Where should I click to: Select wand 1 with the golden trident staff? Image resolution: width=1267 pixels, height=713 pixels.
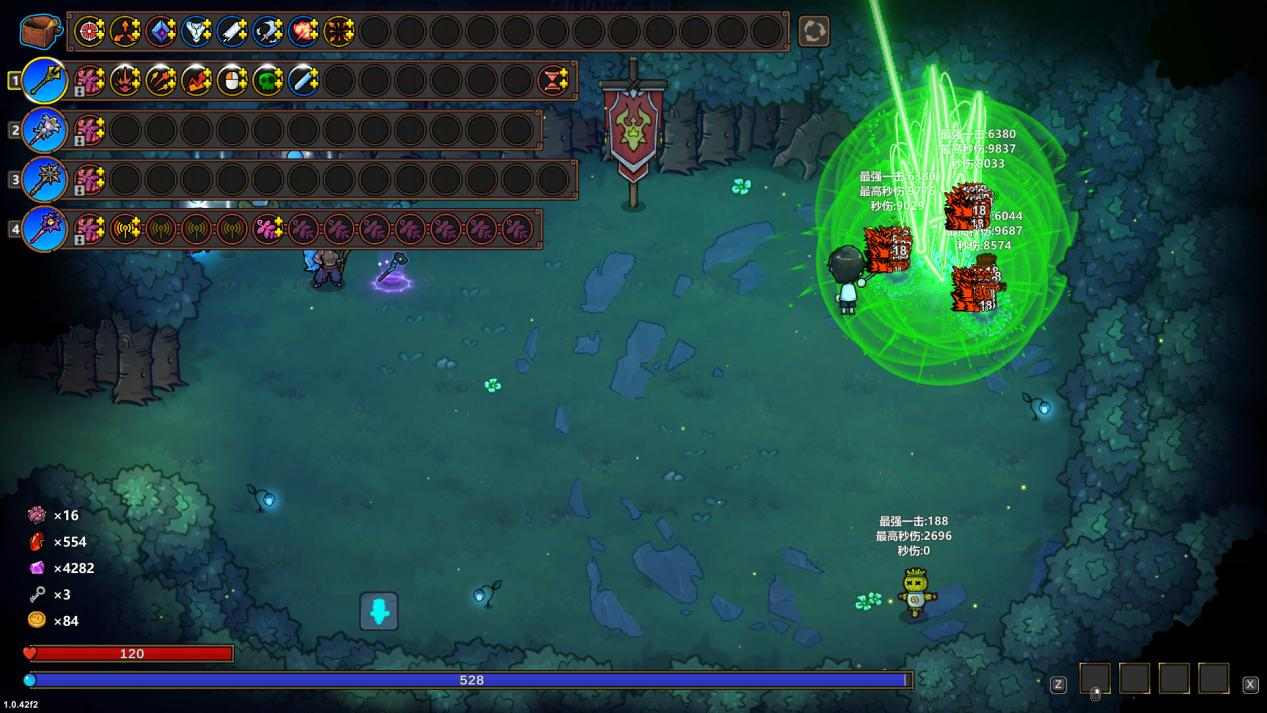coord(44,80)
